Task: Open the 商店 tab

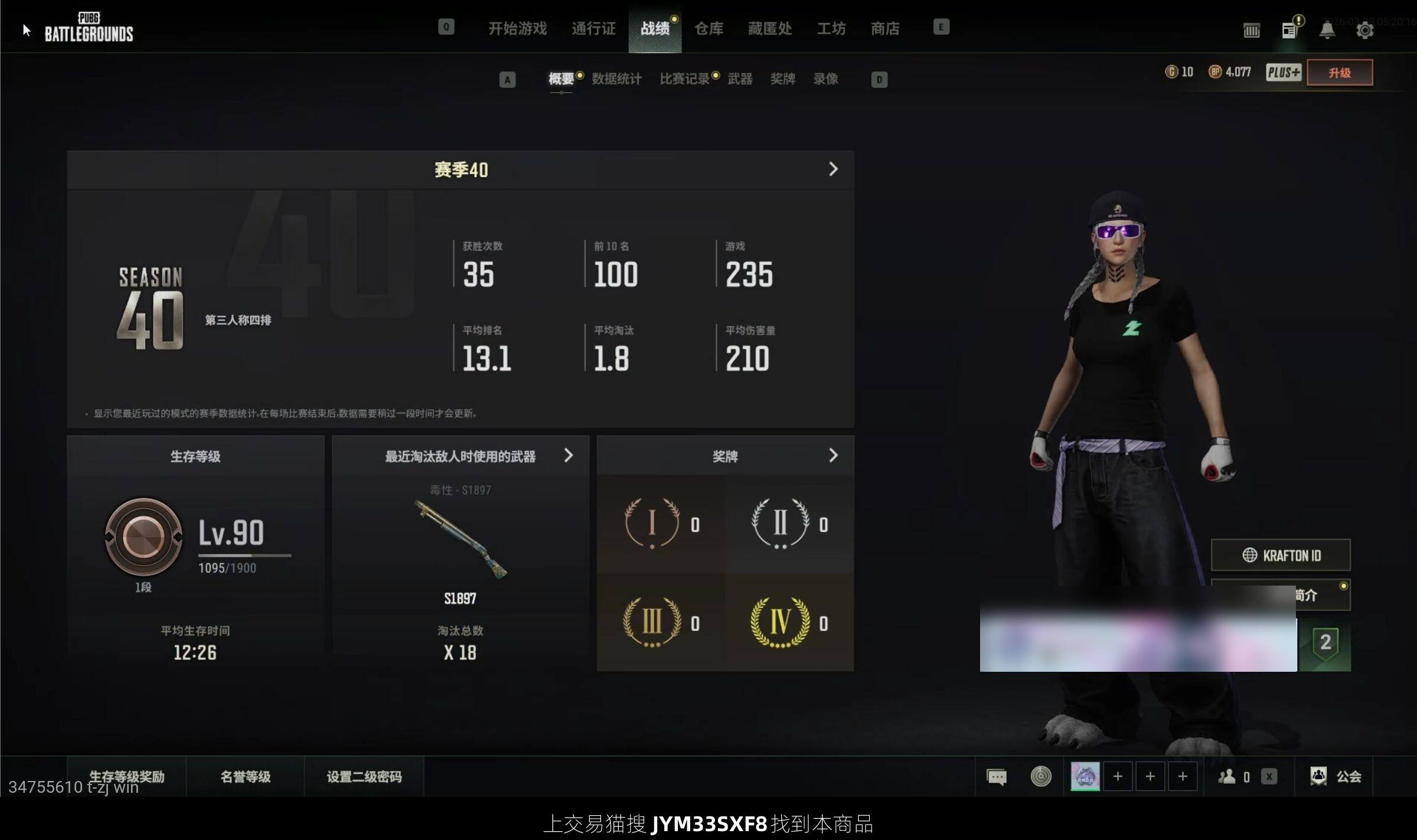Action: click(885, 28)
